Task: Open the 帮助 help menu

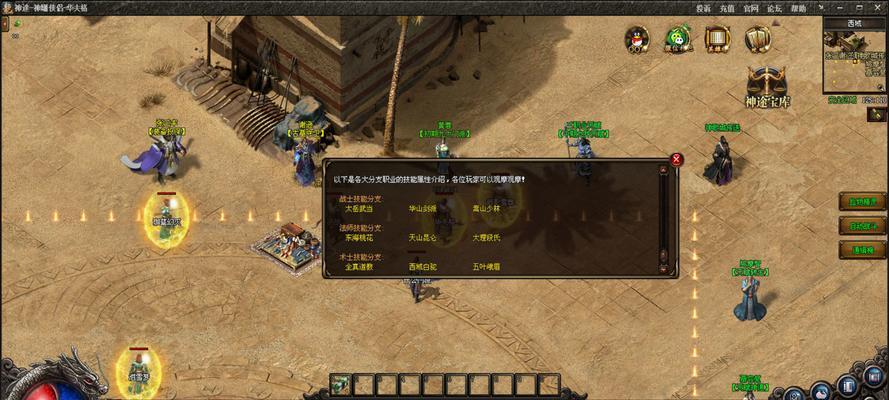Action: (x=797, y=7)
